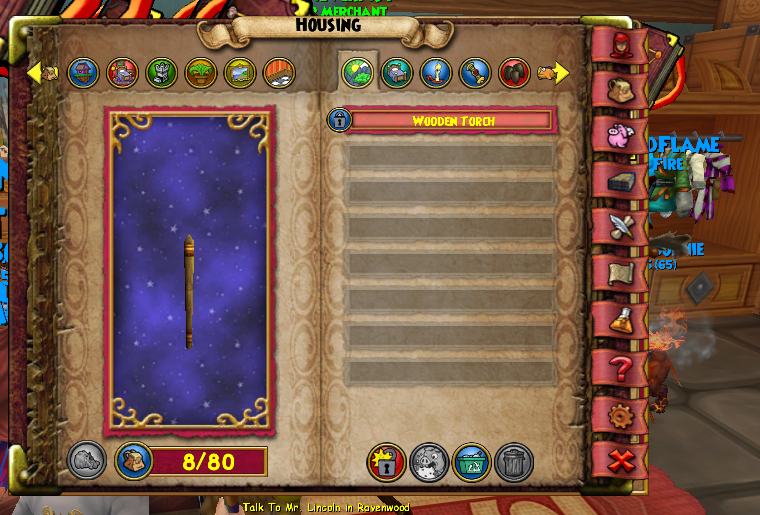
Task: Open the stone statue category
Action: tap(161, 72)
